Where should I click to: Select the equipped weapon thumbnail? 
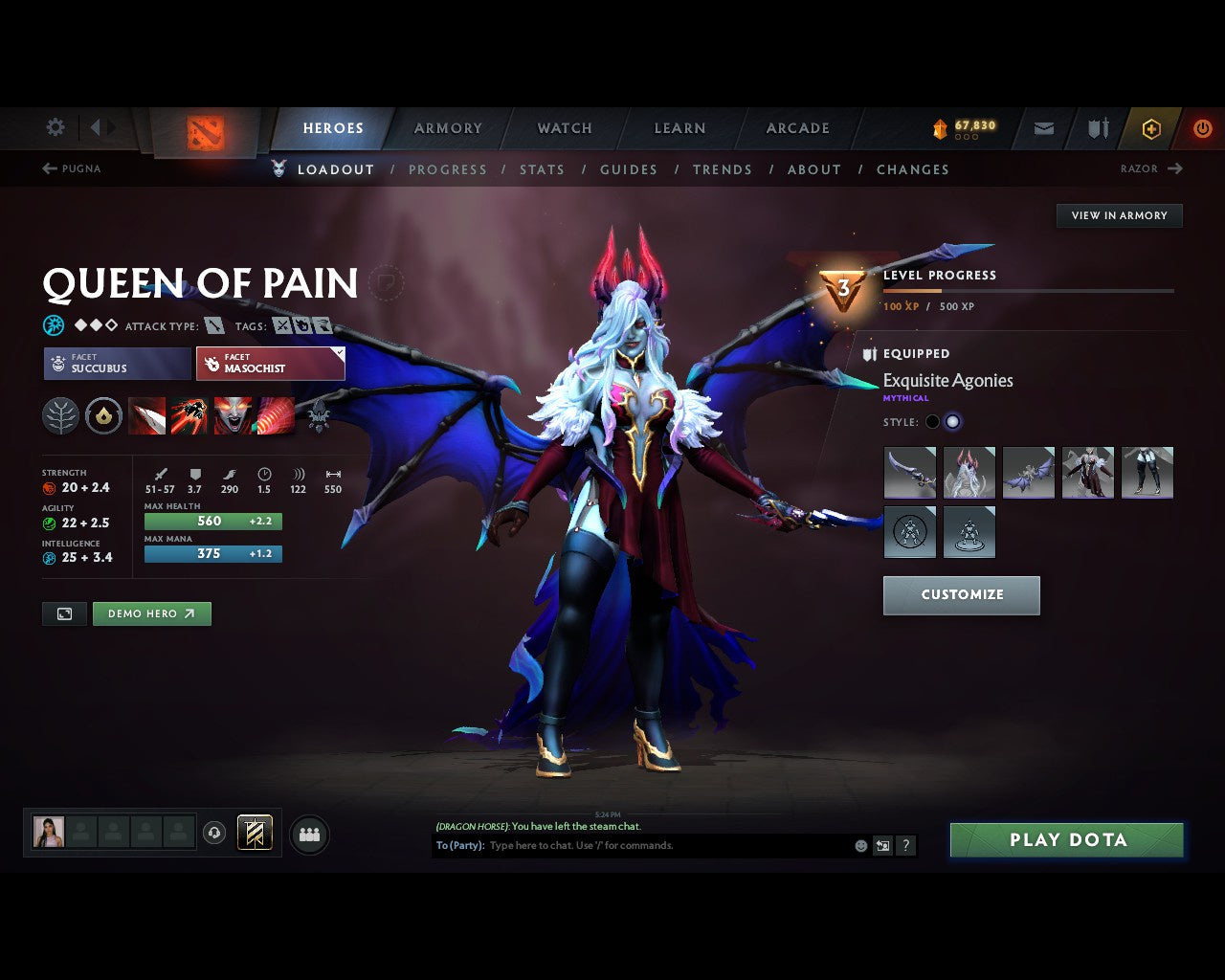click(x=909, y=473)
